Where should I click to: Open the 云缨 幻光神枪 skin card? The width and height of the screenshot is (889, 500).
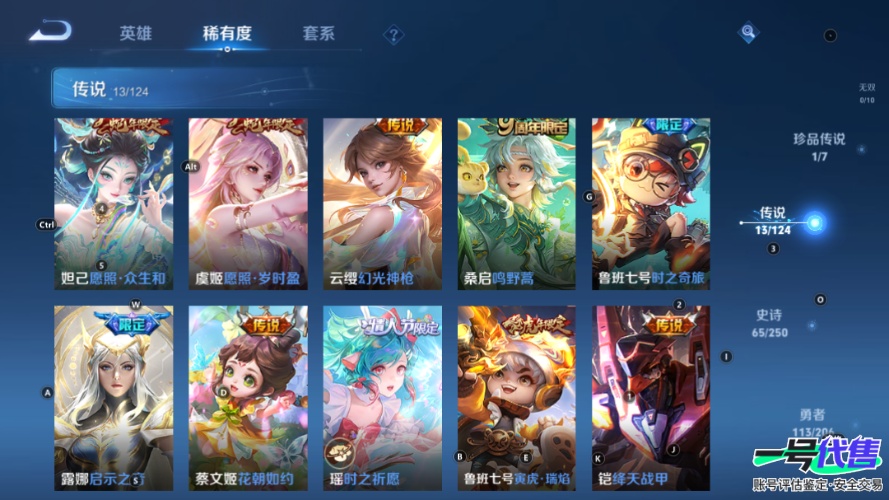[382, 204]
